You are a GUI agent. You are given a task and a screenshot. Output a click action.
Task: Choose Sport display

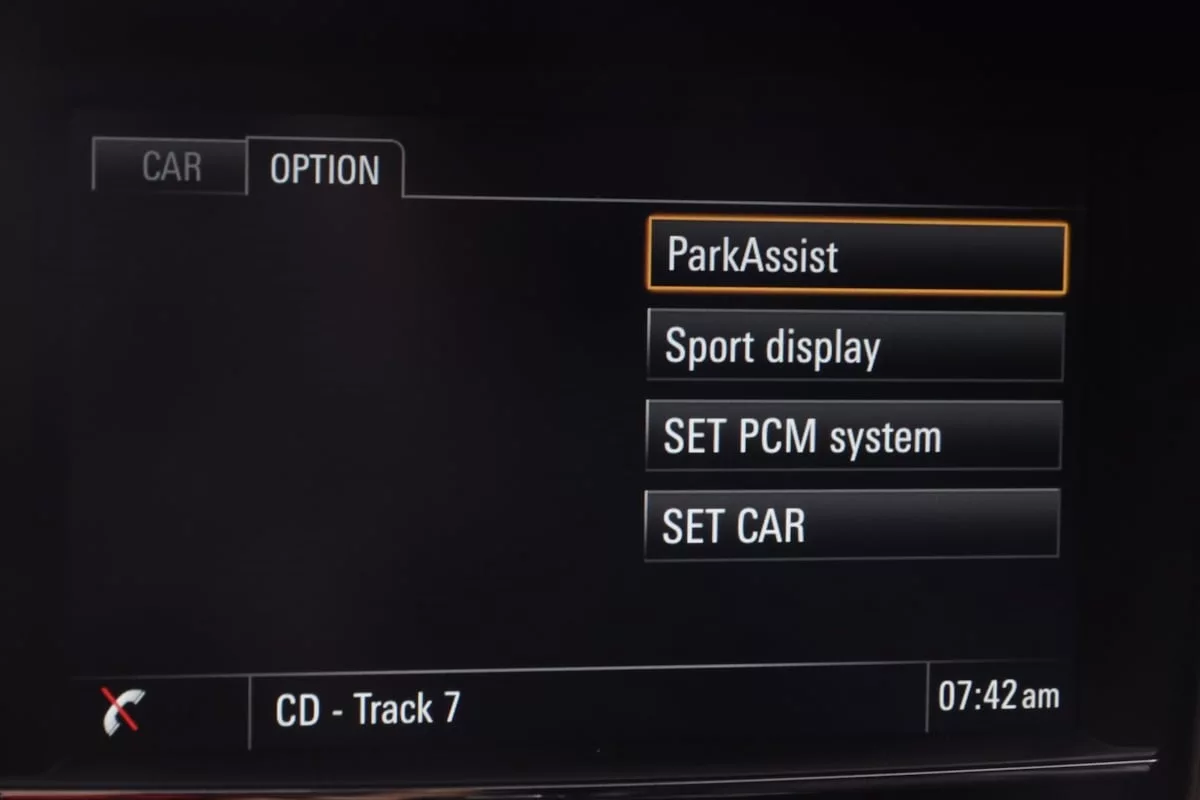tap(855, 346)
